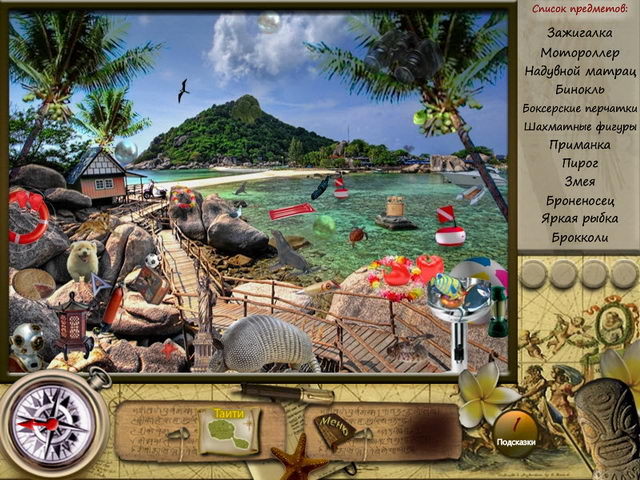Choose Яркая рыбка list entry
640x480 pixels.
pos(580,218)
